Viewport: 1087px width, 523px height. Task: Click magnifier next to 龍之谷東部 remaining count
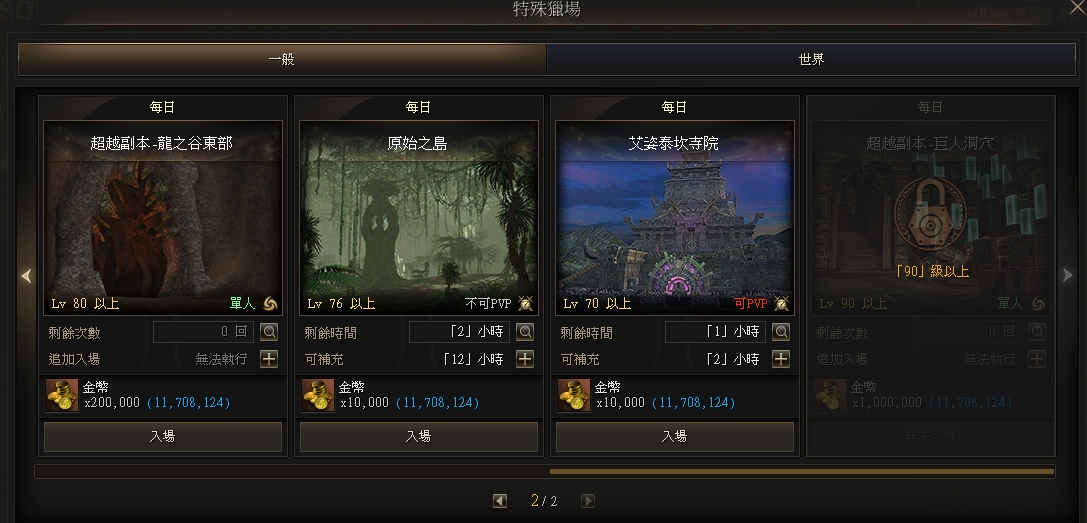[x=269, y=332]
